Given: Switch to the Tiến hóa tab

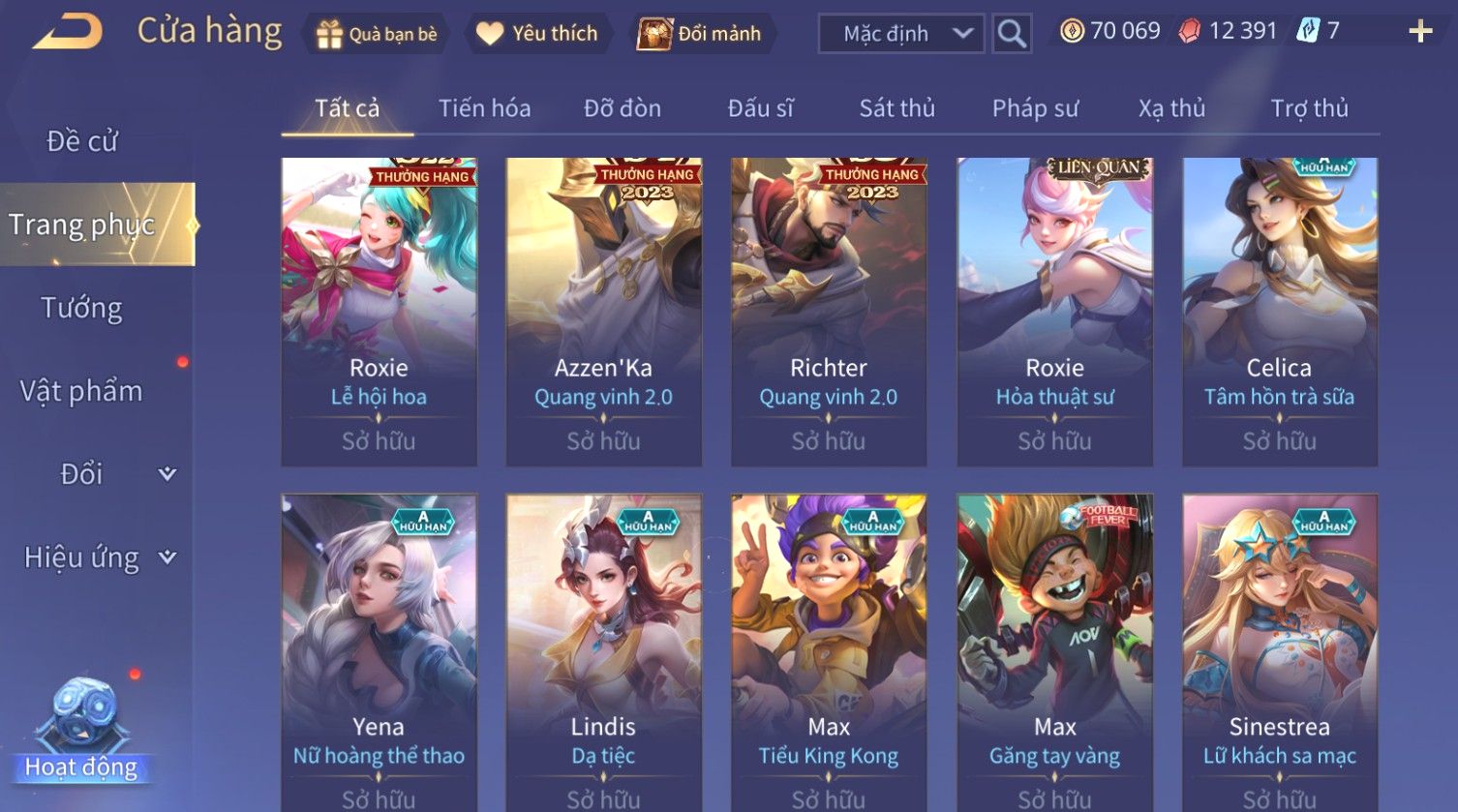Looking at the screenshot, I should click(484, 108).
